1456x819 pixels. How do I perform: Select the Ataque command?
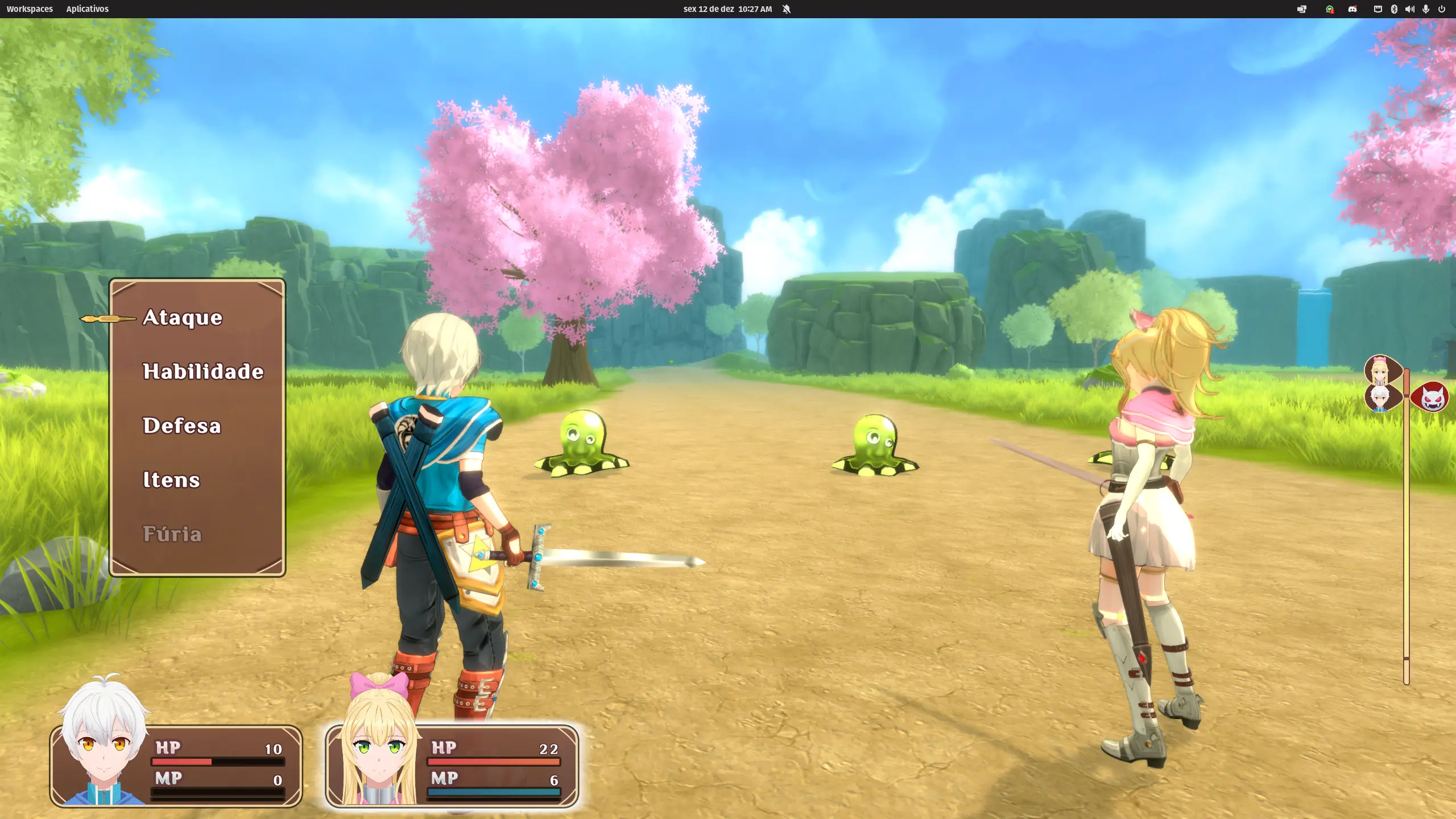[183, 317]
